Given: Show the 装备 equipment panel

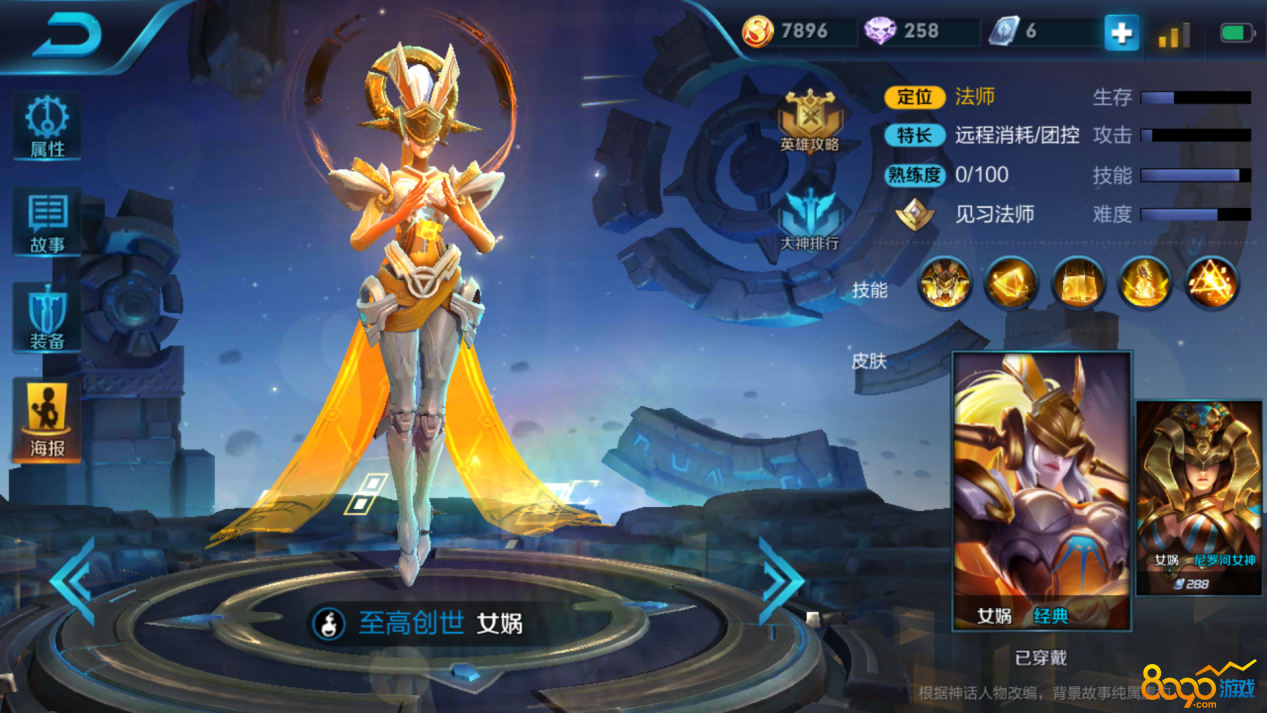Looking at the screenshot, I should point(47,317).
